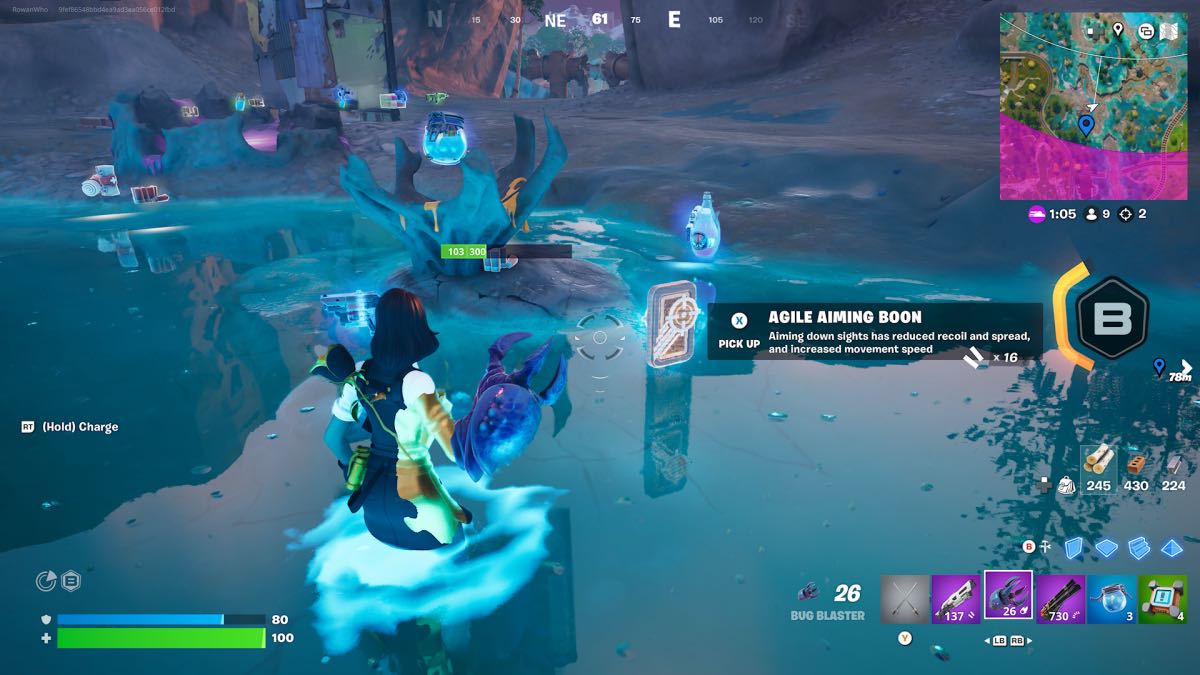Viewport: 1200px width, 675px height.
Task: Select the metal material showing 224
Action: click(x=1174, y=467)
